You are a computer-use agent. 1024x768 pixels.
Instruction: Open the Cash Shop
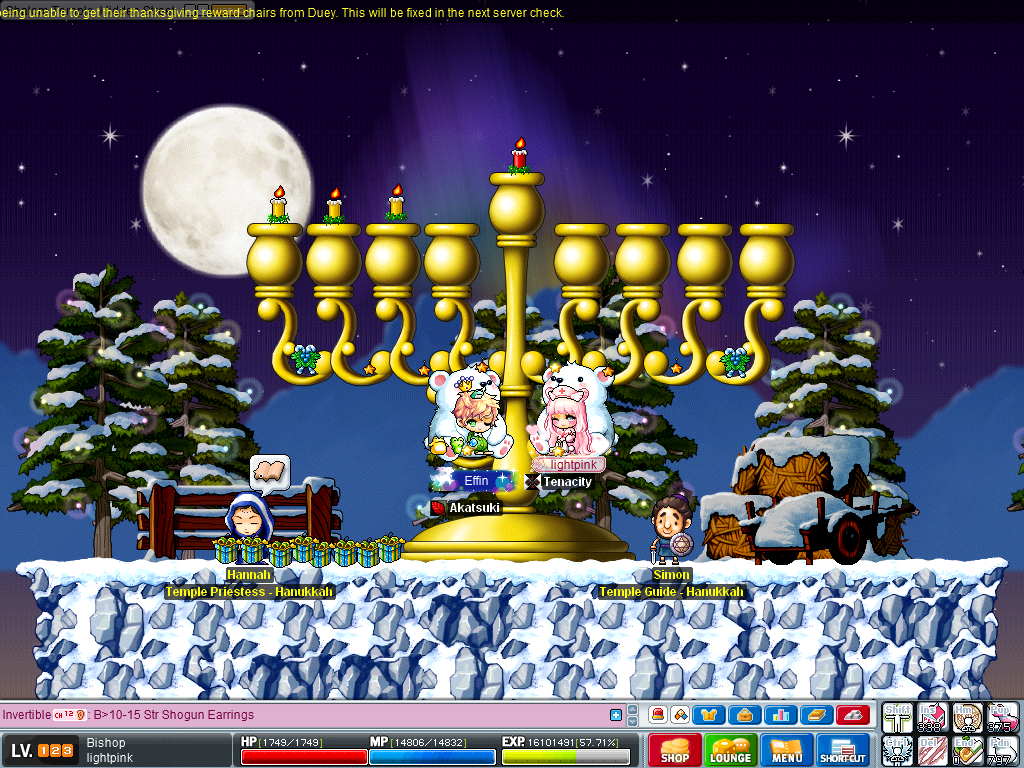(675, 750)
